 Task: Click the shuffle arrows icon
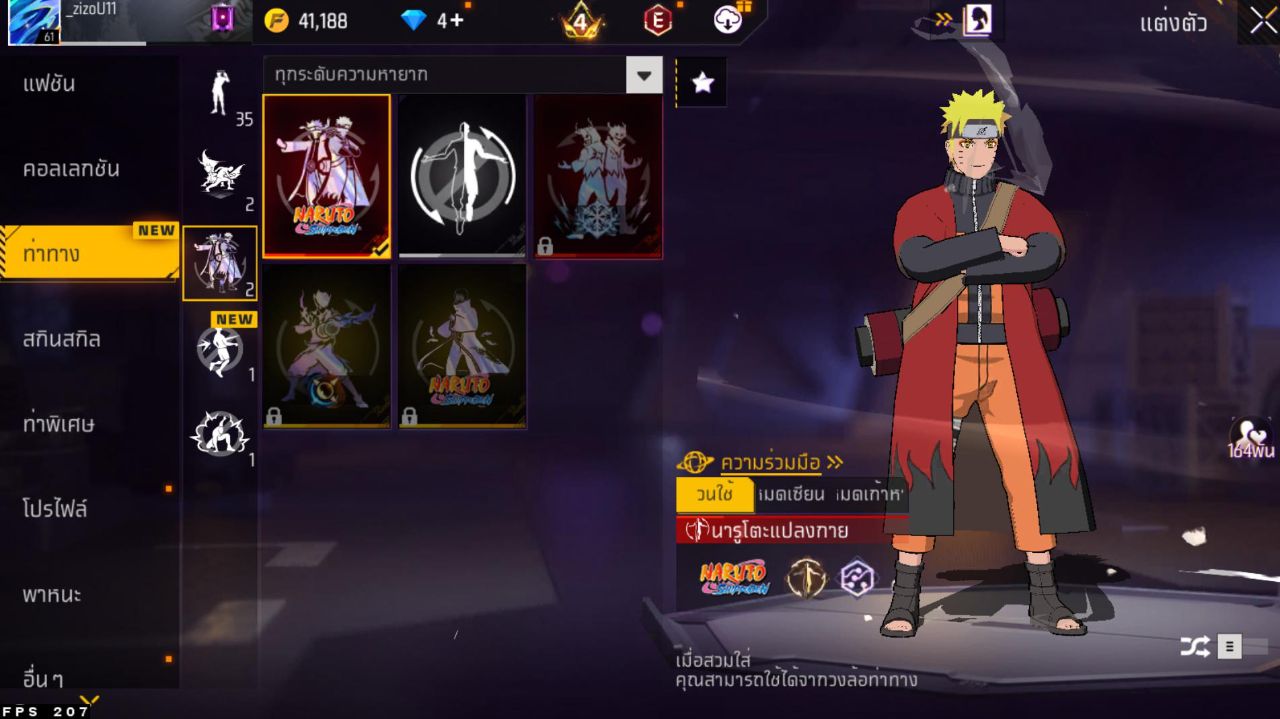[x=1194, y=647]
